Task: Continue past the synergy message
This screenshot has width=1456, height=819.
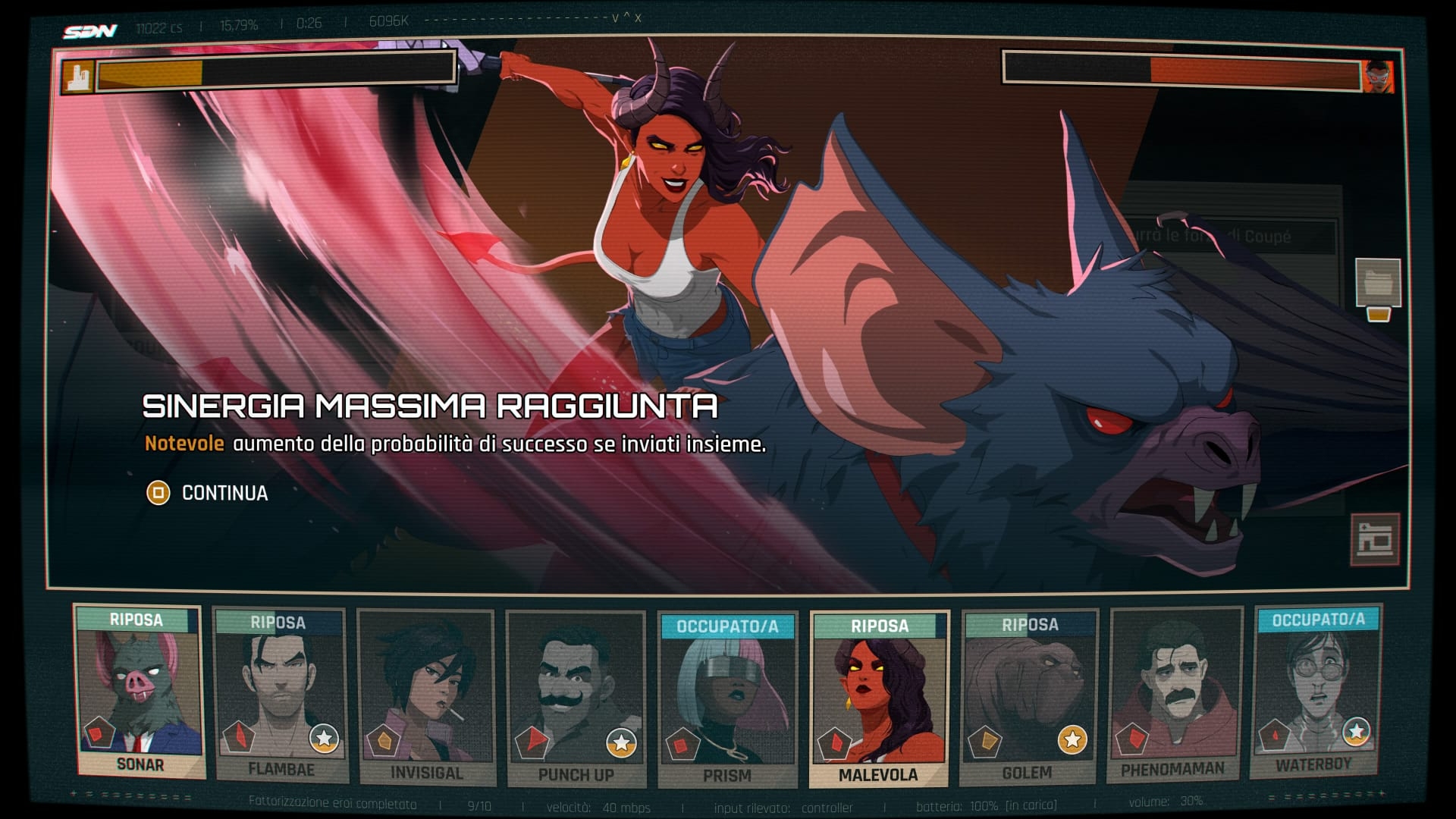Action: tap(208, 494)
